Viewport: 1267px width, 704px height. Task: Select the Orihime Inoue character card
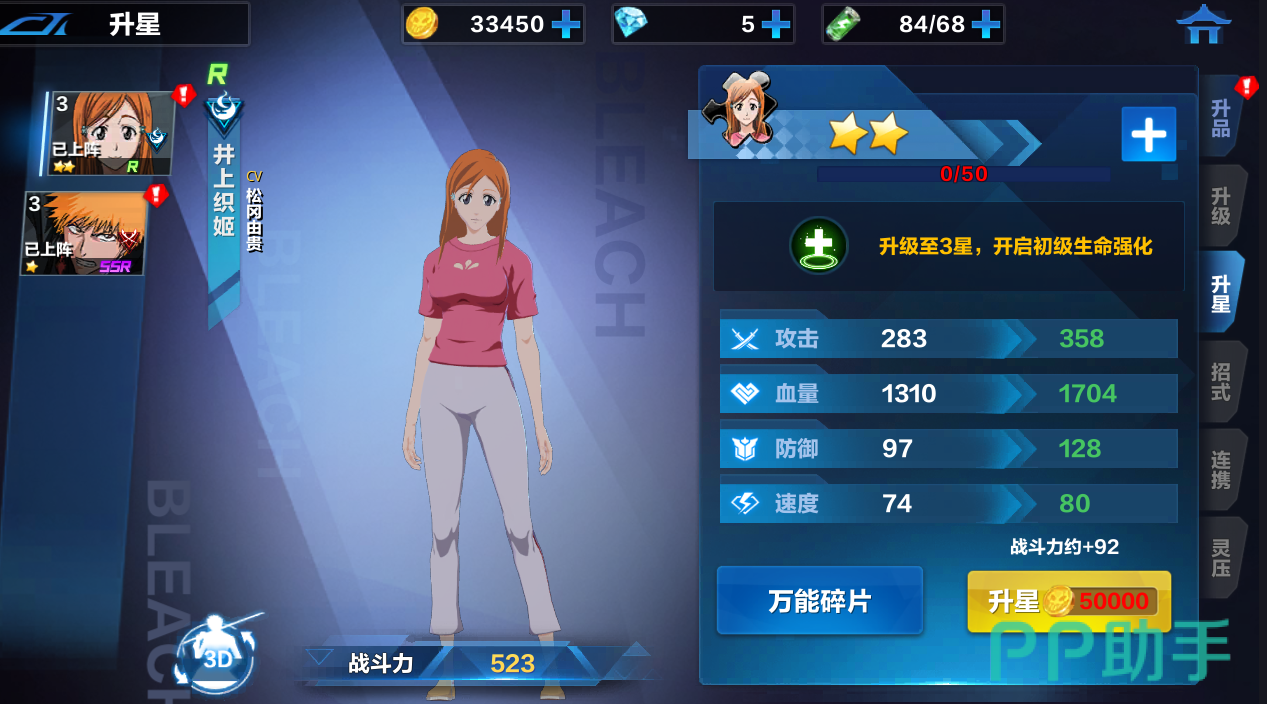(x=112, y=134)
